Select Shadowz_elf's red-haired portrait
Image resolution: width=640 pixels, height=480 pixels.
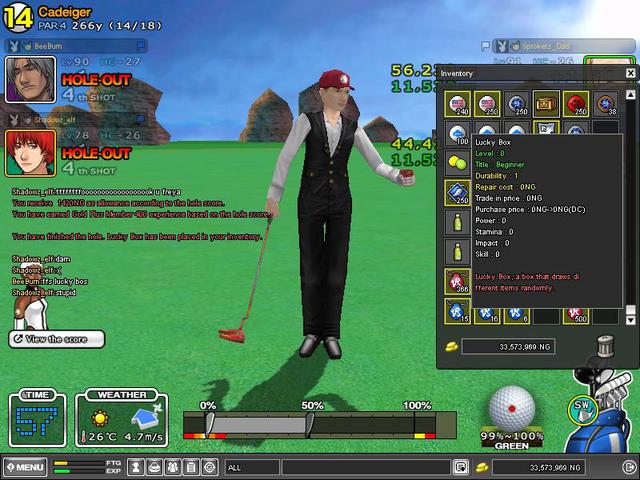tap(31, 152)
